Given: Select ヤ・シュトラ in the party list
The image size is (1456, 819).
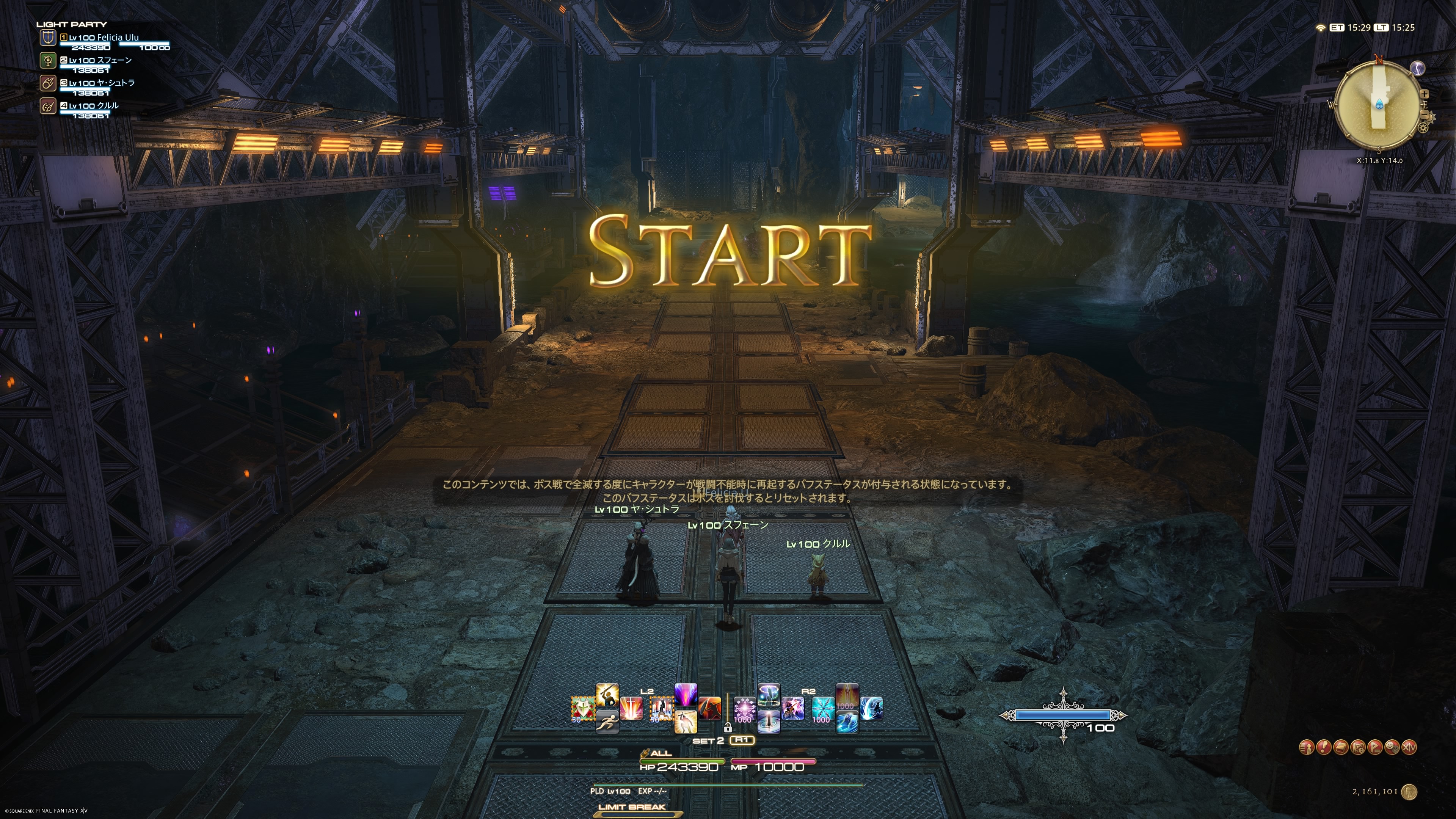Looking at the screenshot, I should click(x=101, y=83).
